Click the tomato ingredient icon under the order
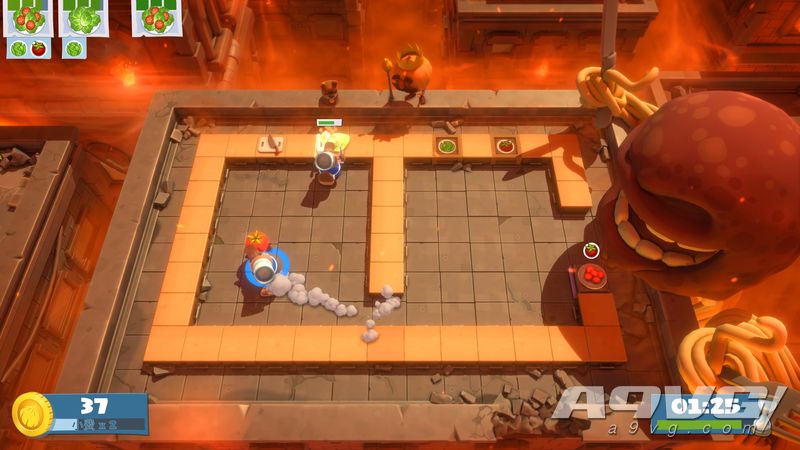 tap(38, 48)
